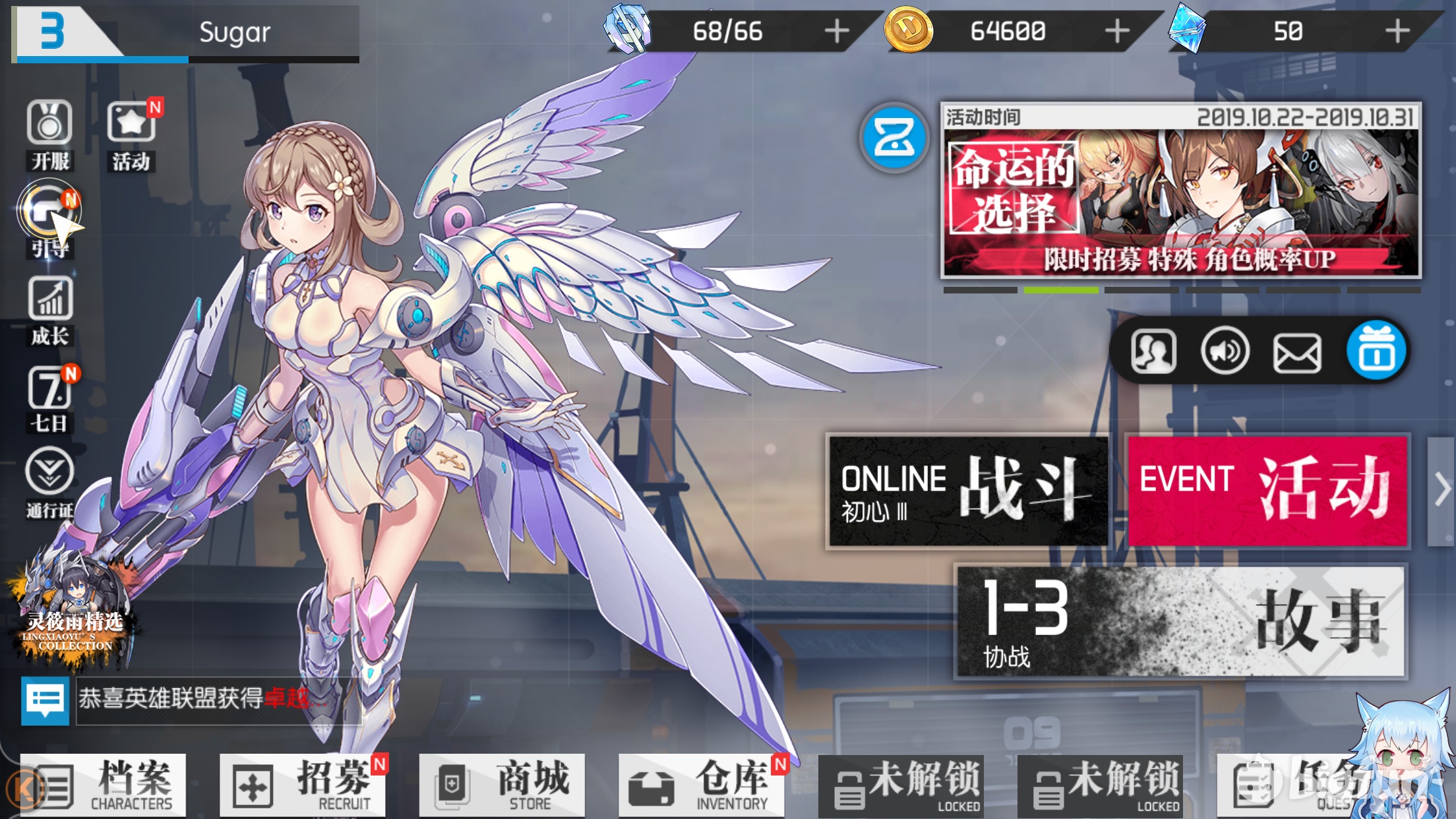Continue story stage 1-3

pos(1180,621)
